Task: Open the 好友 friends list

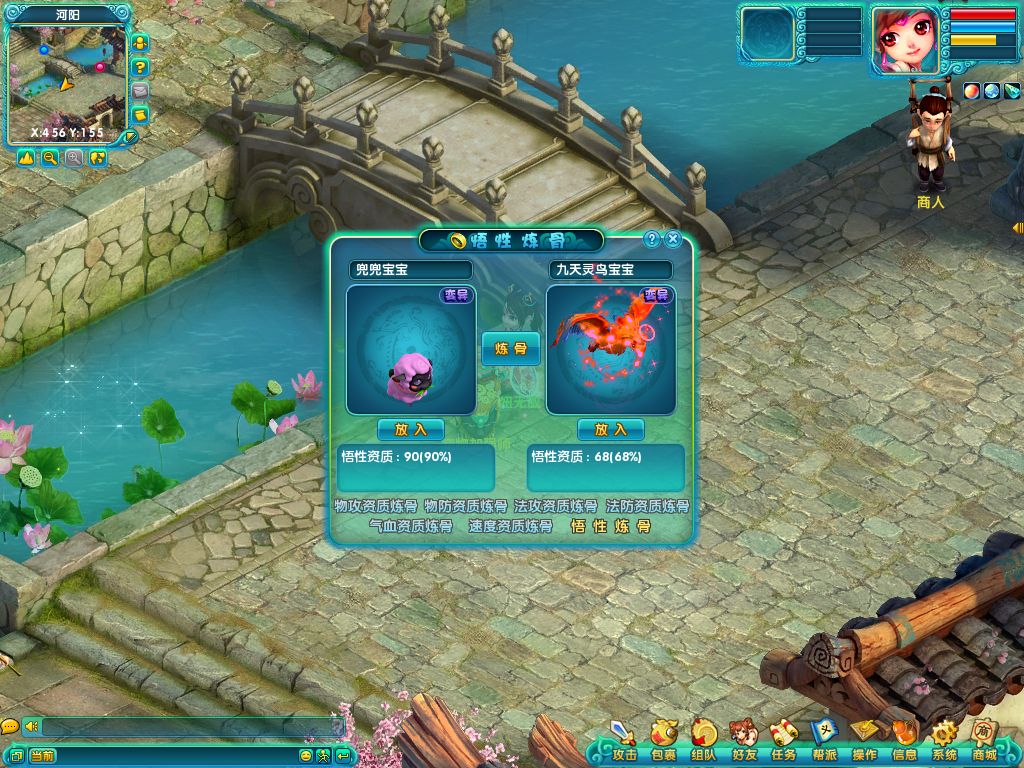Action: point(743,740)
